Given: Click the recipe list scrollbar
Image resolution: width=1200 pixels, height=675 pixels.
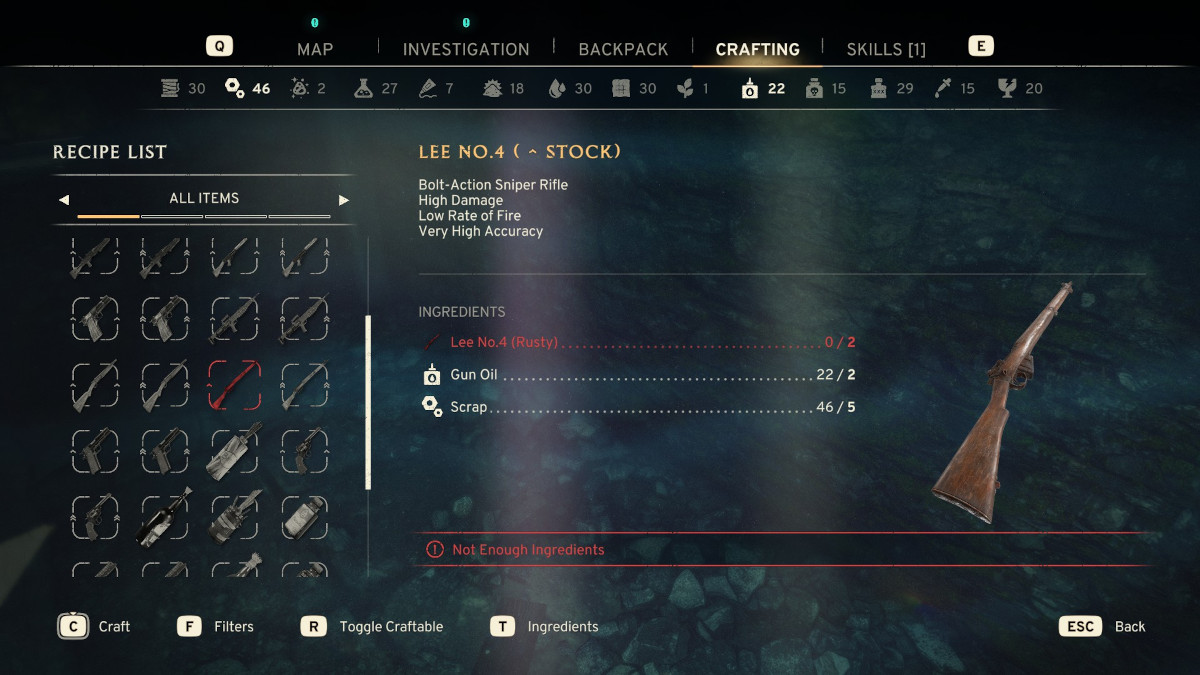Looking at the screenshot, I should [x=368, y=402].
